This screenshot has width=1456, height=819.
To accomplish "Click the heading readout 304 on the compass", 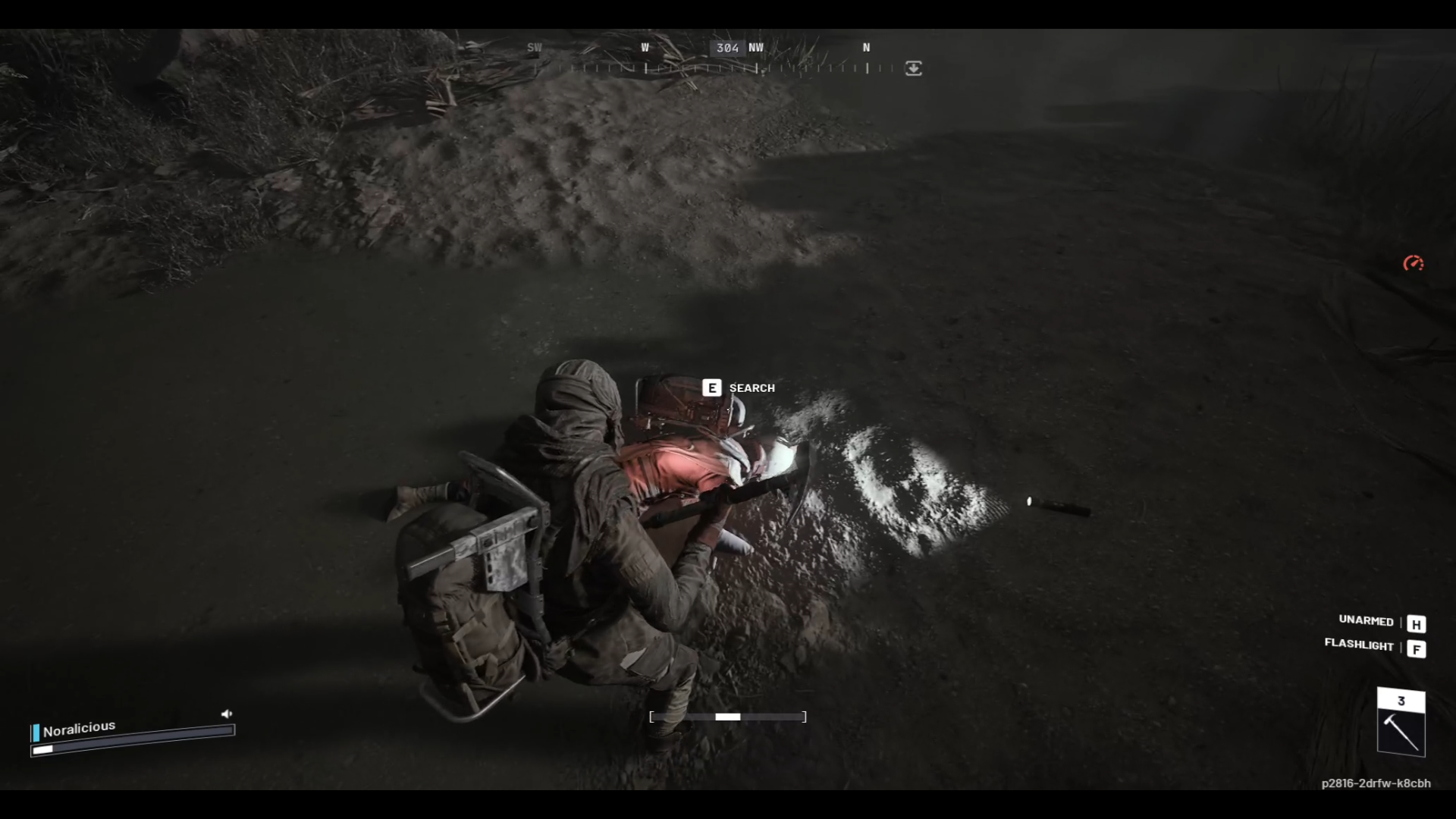I will coord(727,48).
